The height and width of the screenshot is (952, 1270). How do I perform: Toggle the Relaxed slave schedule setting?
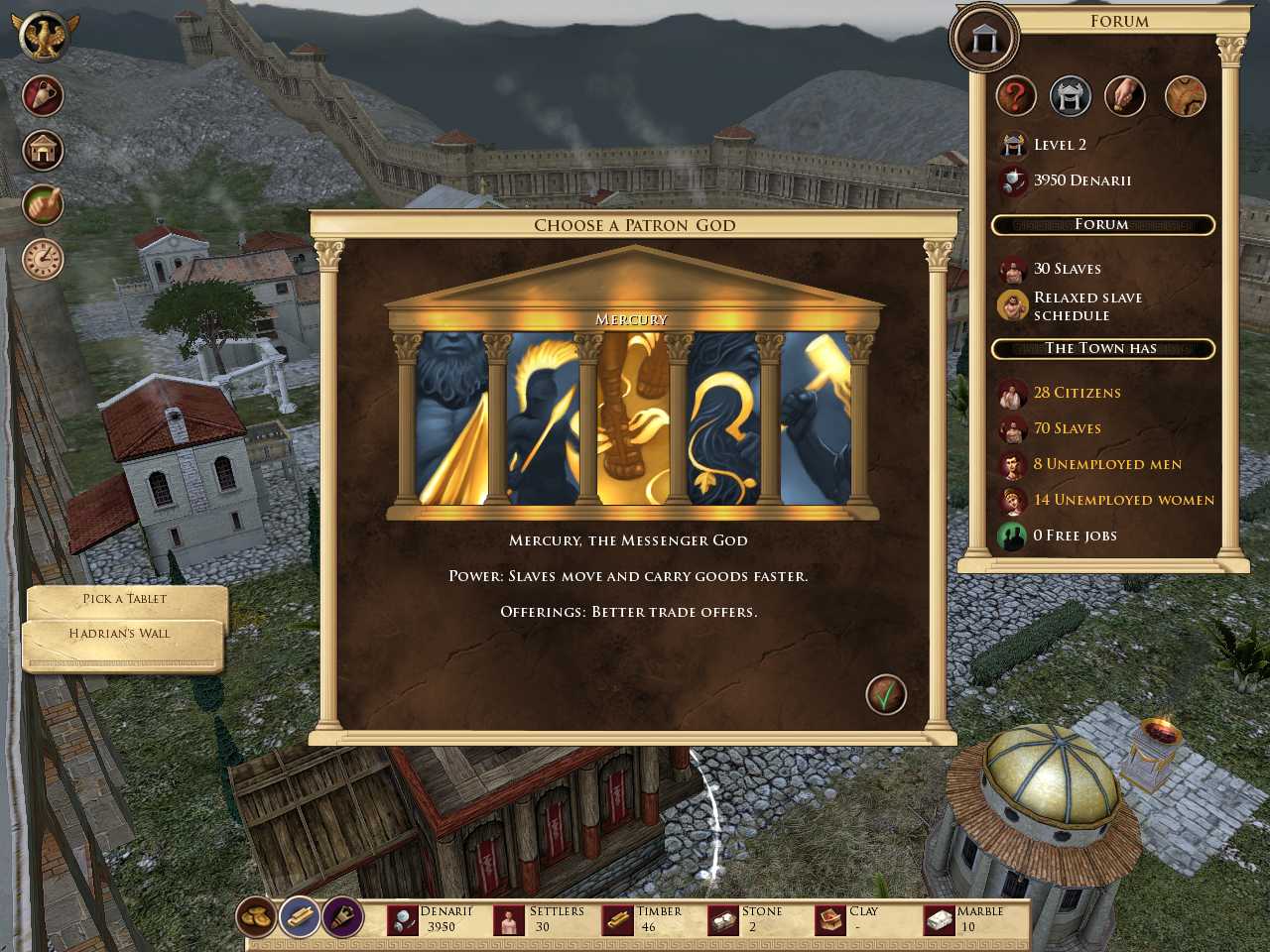point(1087,305)
